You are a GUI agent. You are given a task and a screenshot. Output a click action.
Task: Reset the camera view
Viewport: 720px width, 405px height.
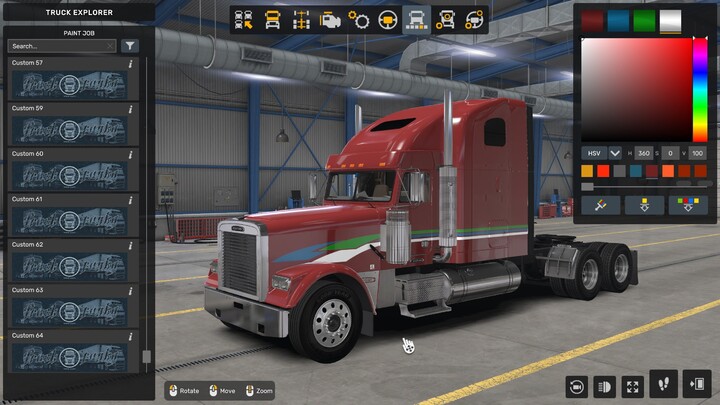(576, 385)
